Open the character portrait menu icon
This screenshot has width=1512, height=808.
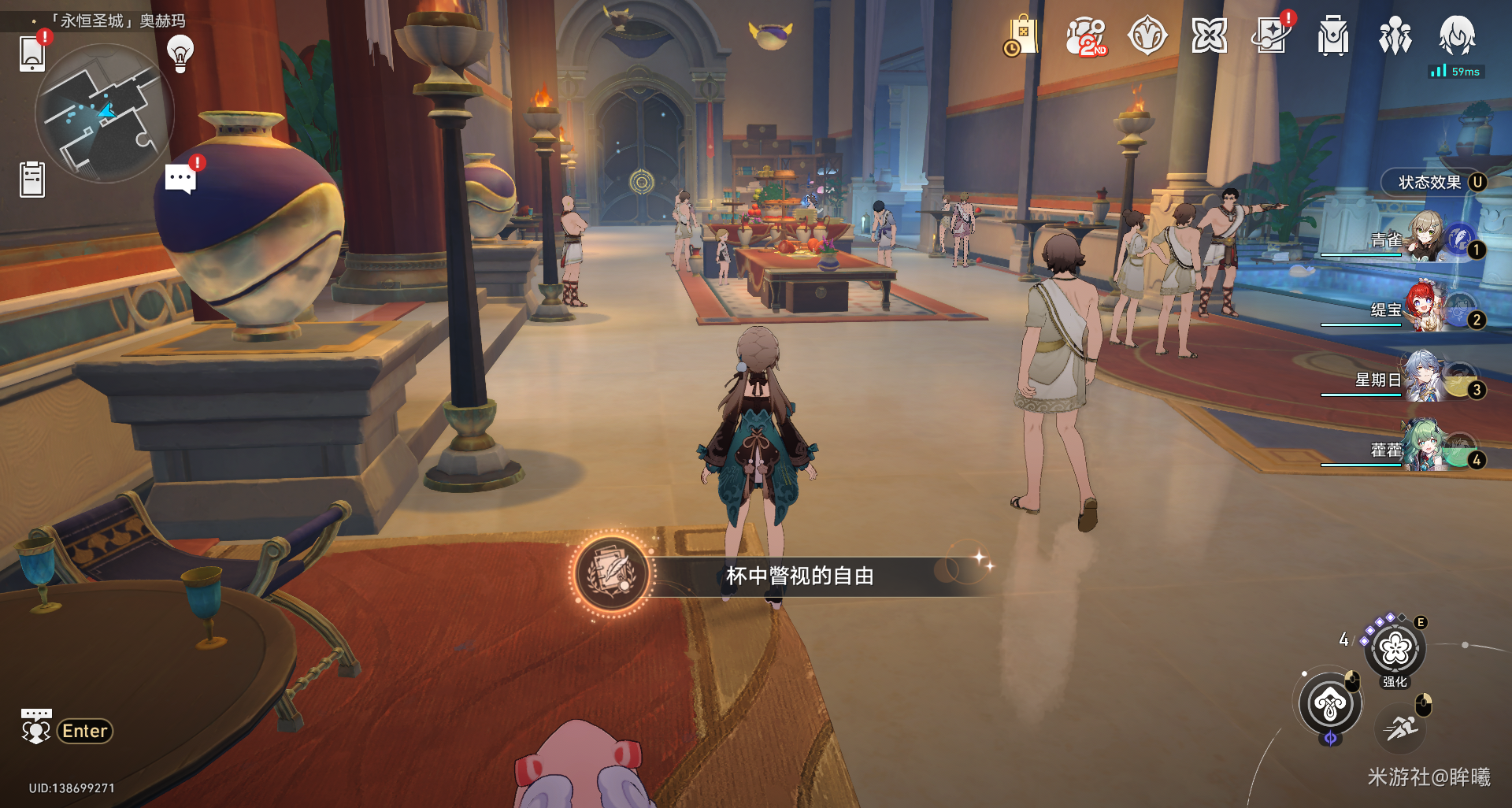(1457, 36)
